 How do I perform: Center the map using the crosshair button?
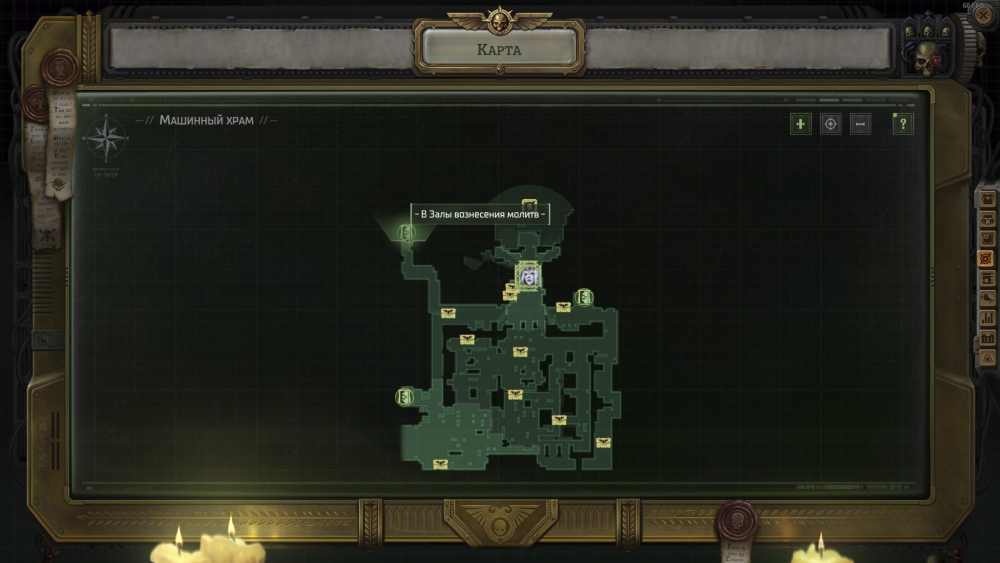click(x=830, y=124)
